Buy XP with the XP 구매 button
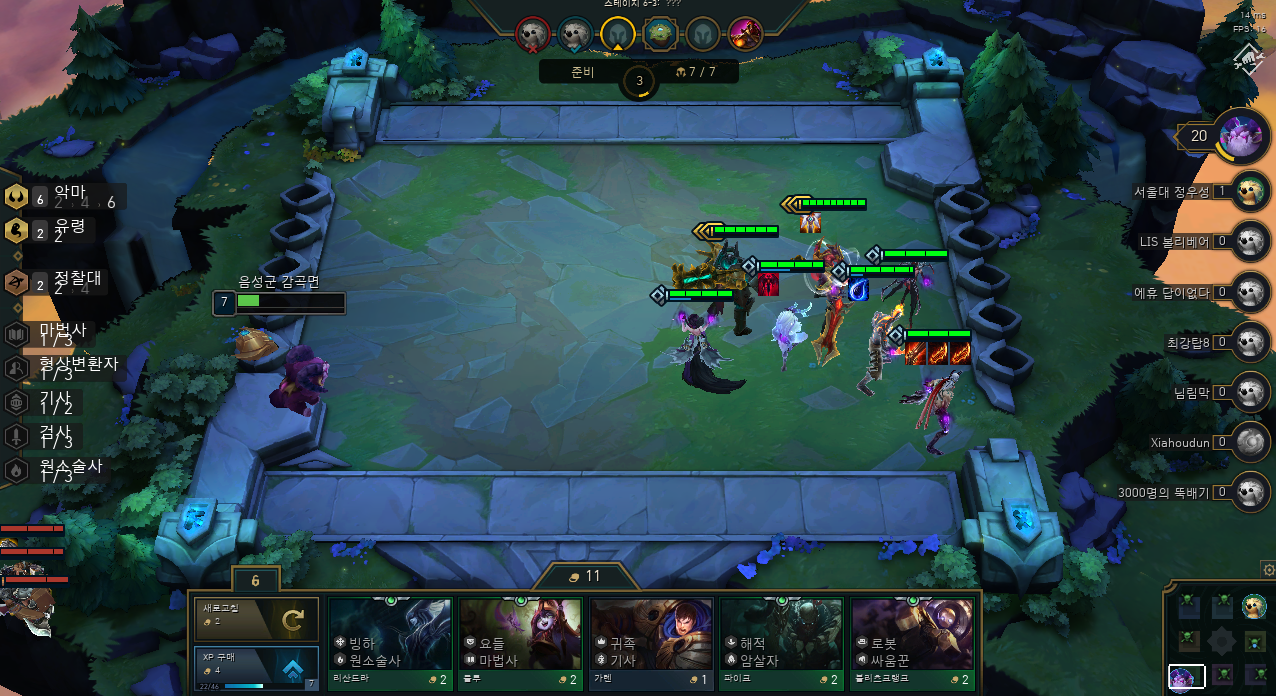 coord(256,668)
